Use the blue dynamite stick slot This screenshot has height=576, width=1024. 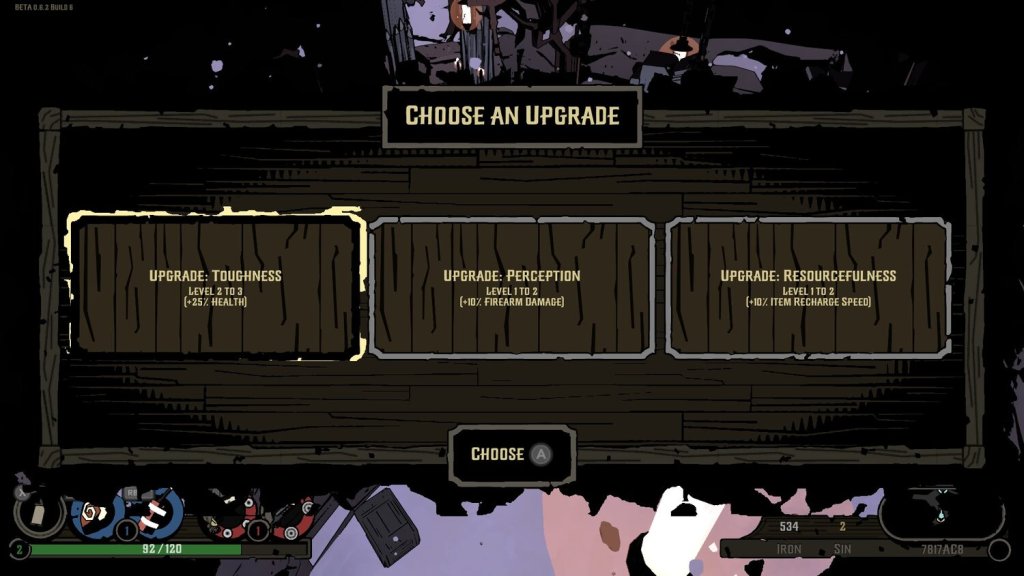pos(155,512)
